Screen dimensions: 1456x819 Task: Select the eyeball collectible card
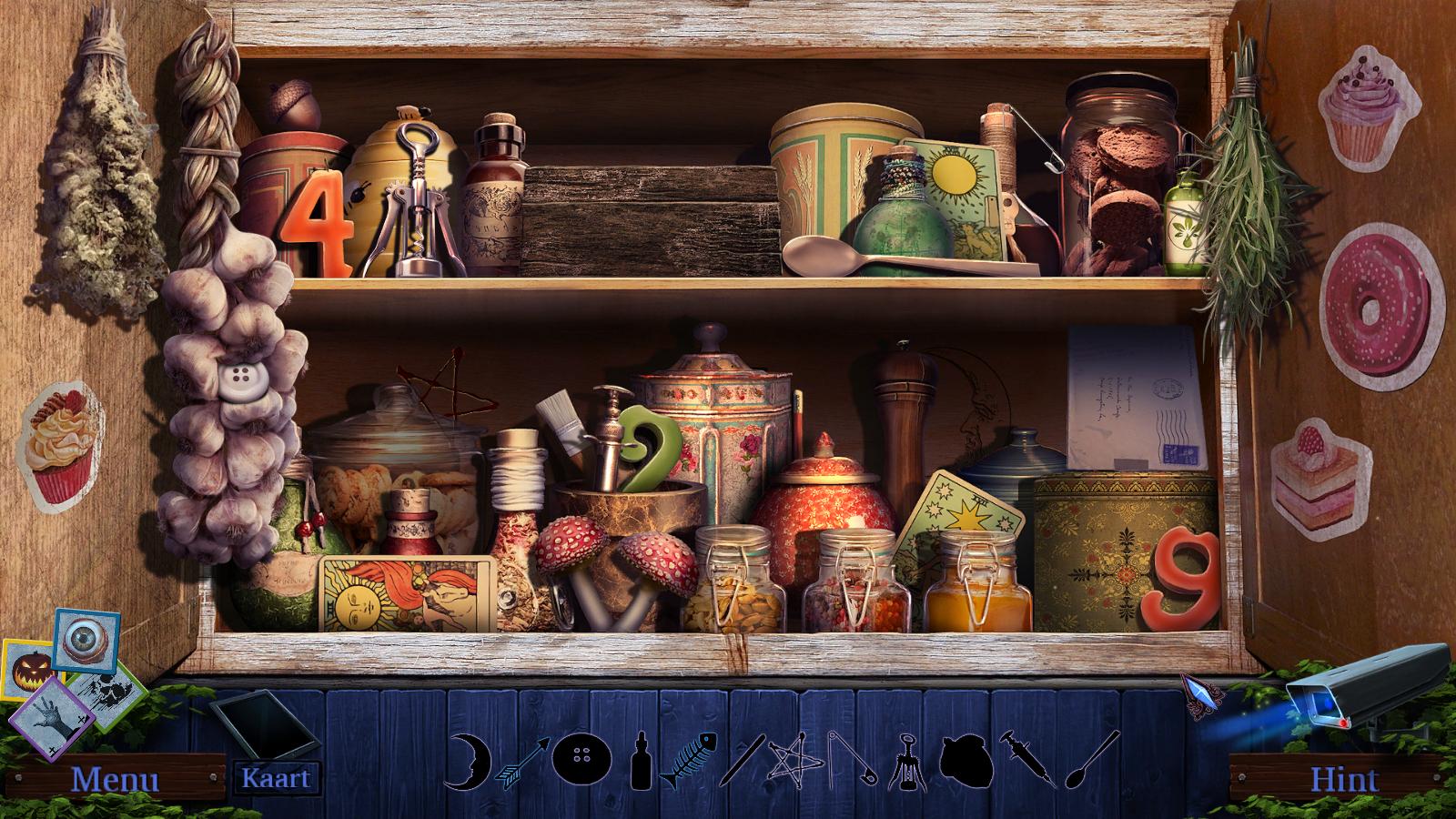pos(86,639)
